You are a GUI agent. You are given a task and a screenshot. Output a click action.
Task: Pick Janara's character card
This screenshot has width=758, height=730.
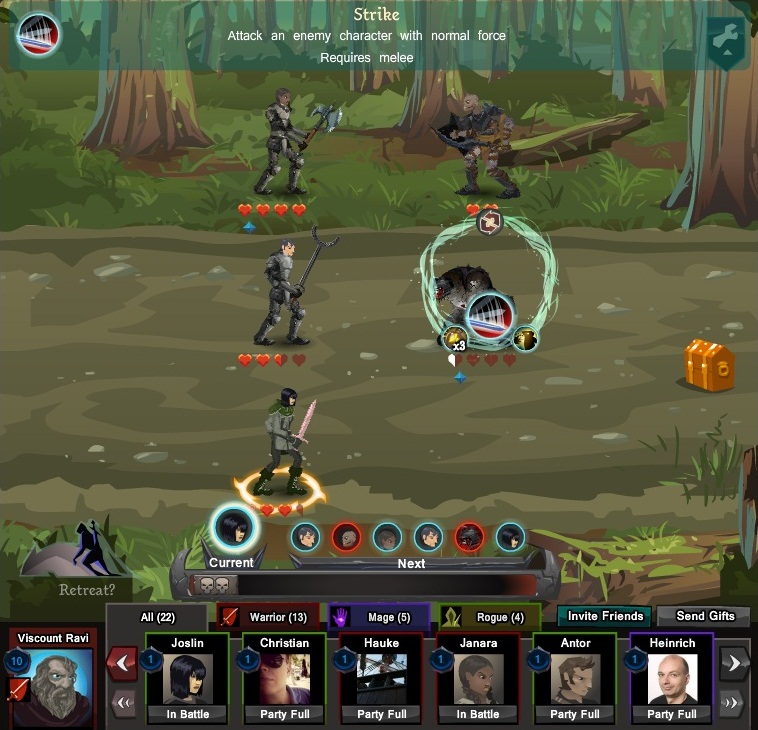[479, 678]
